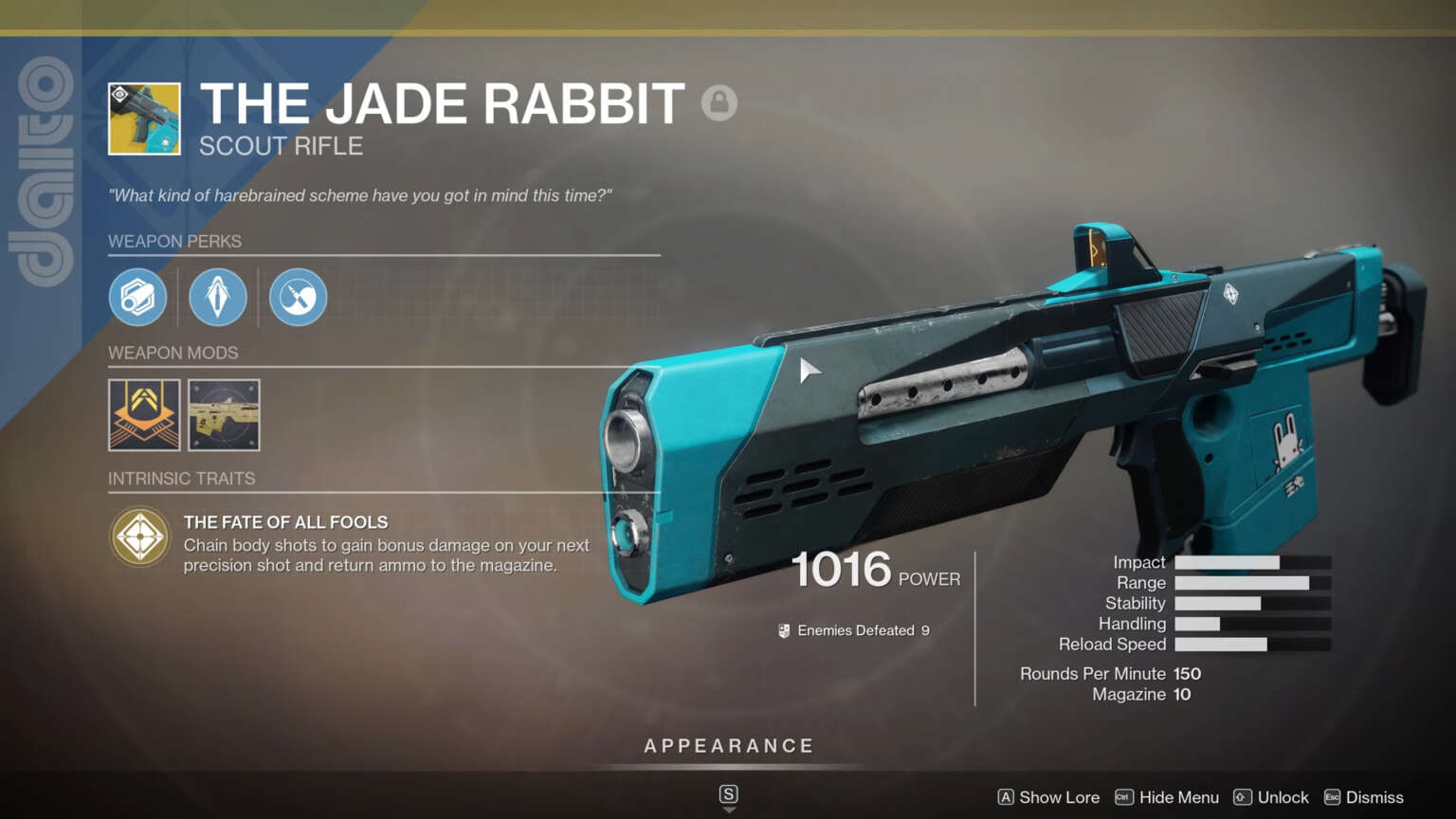Unlock the weapon

[x=1283, y=797]
